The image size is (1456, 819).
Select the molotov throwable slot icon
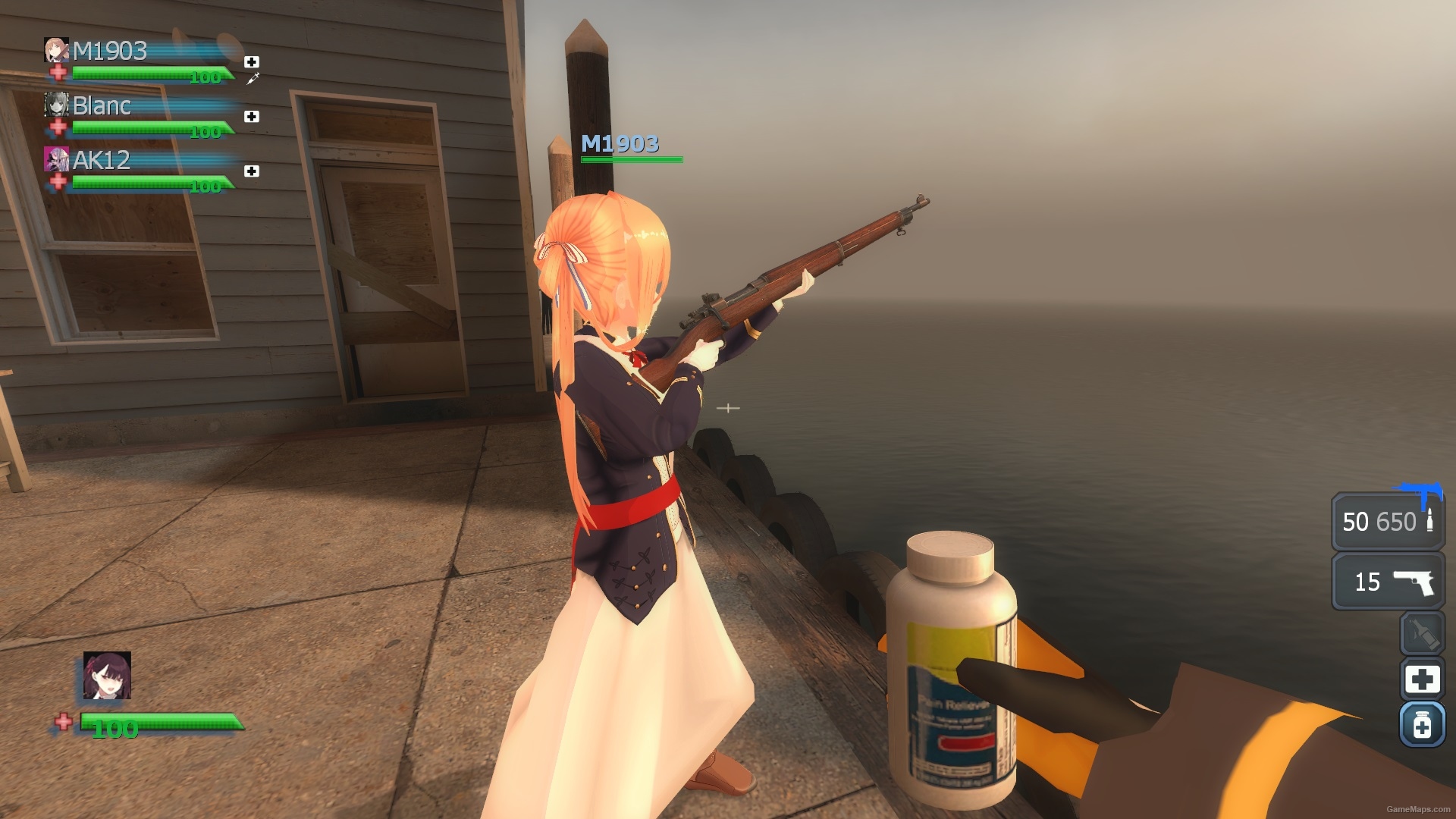(x=1424, y=635)
